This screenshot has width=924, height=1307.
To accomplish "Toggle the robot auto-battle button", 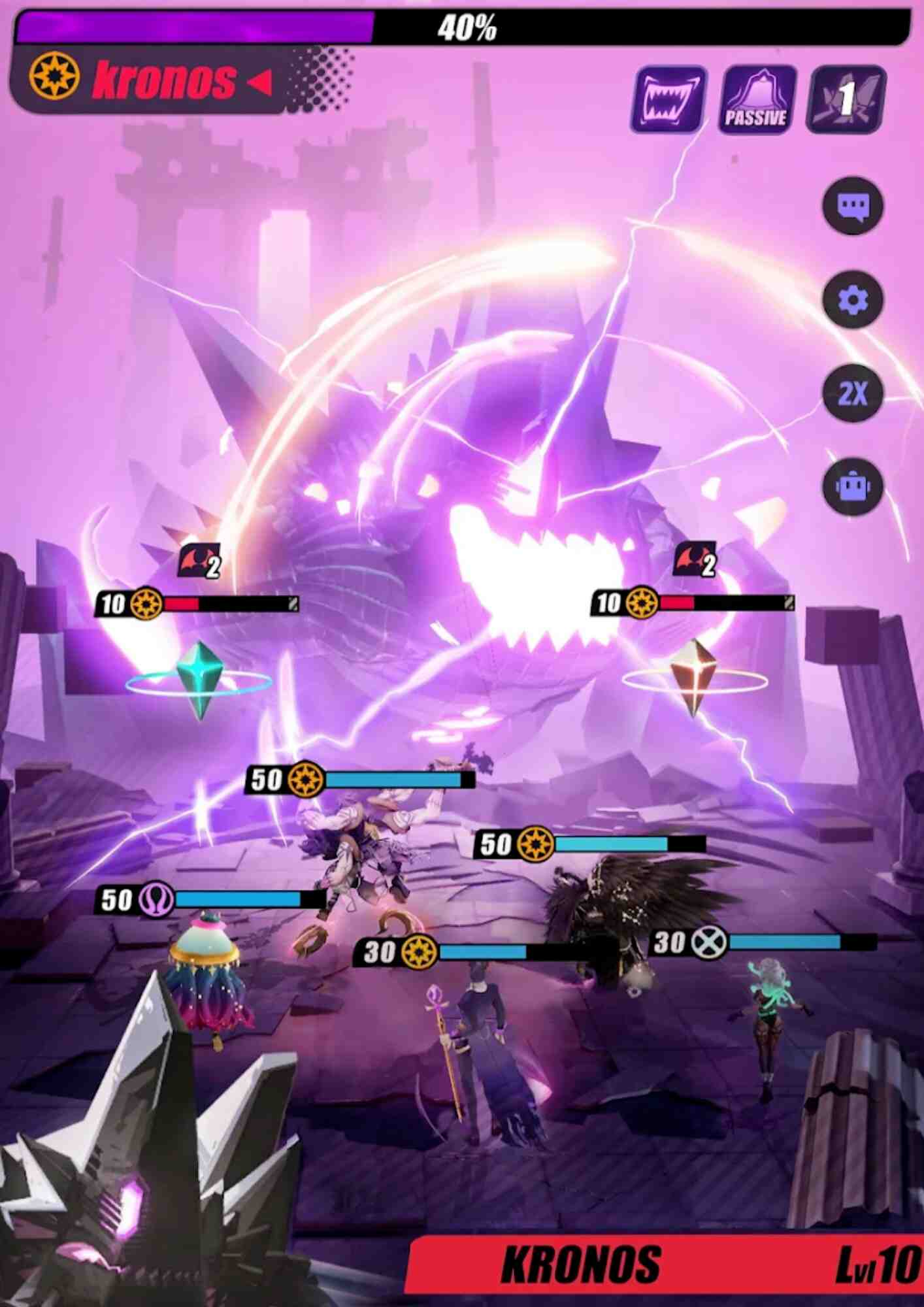I will (853, 487).
